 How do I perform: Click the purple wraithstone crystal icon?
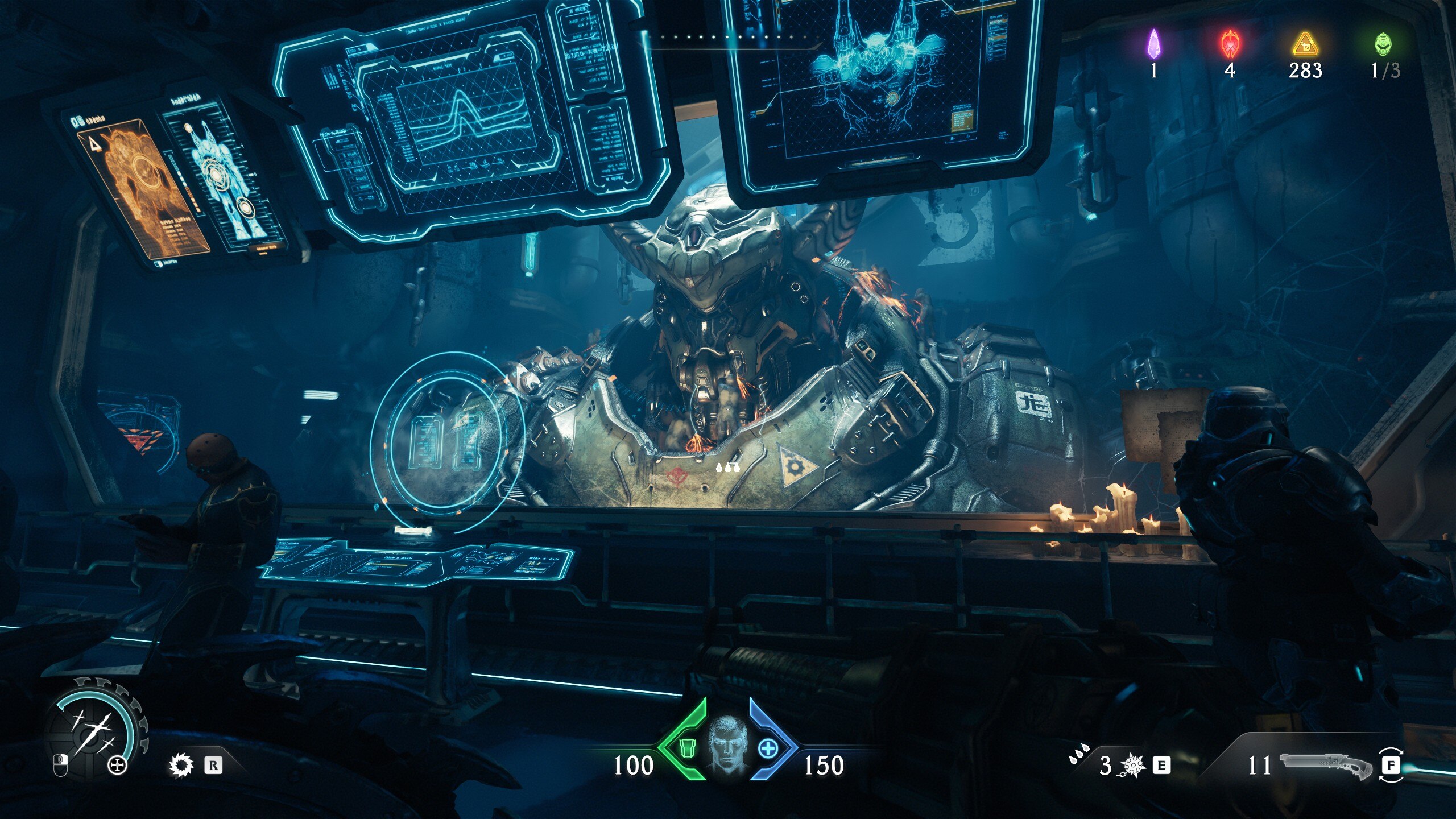(x=1153, y=44)
